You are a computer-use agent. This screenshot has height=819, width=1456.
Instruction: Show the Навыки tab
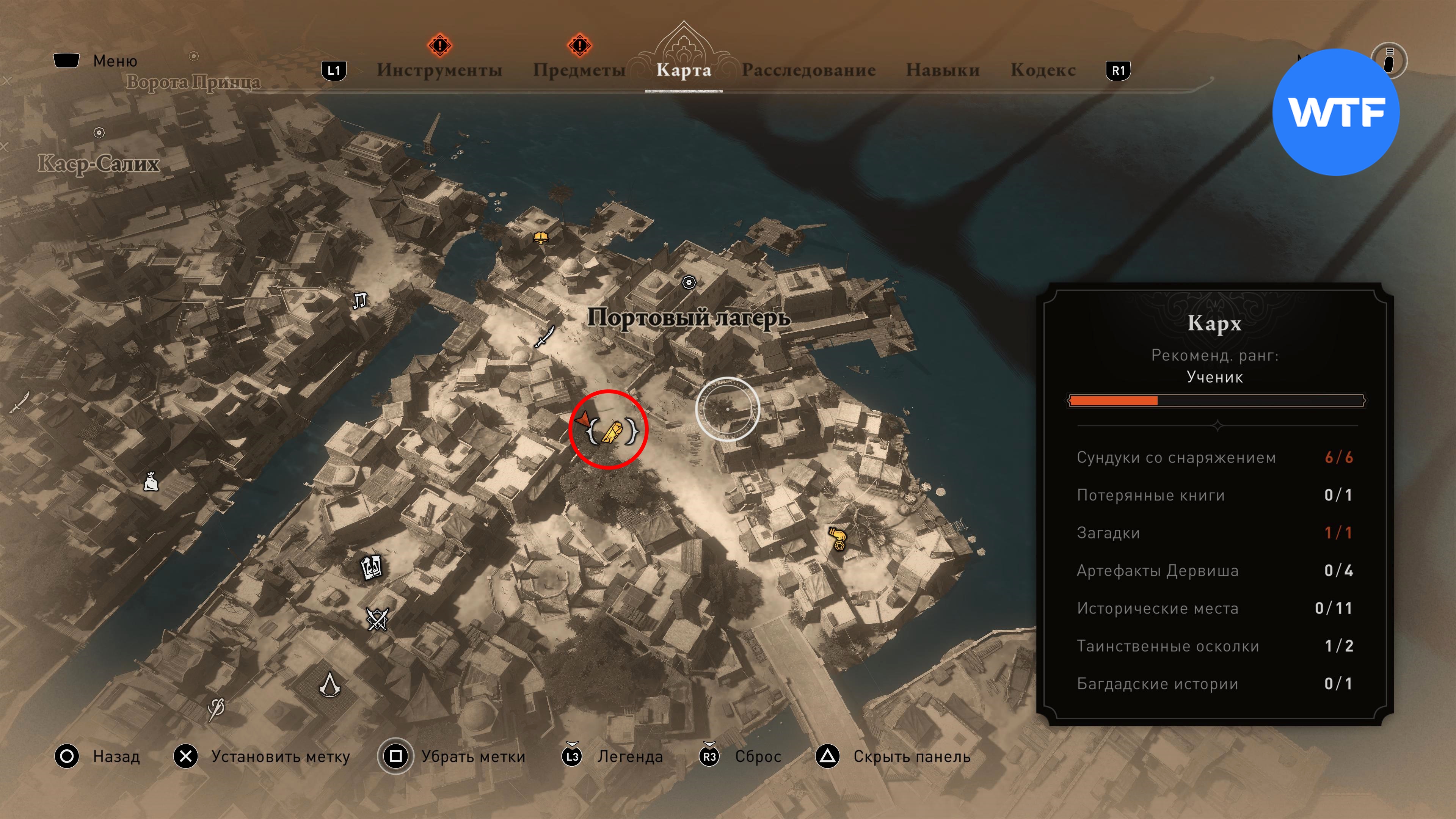tap(942, 70)
